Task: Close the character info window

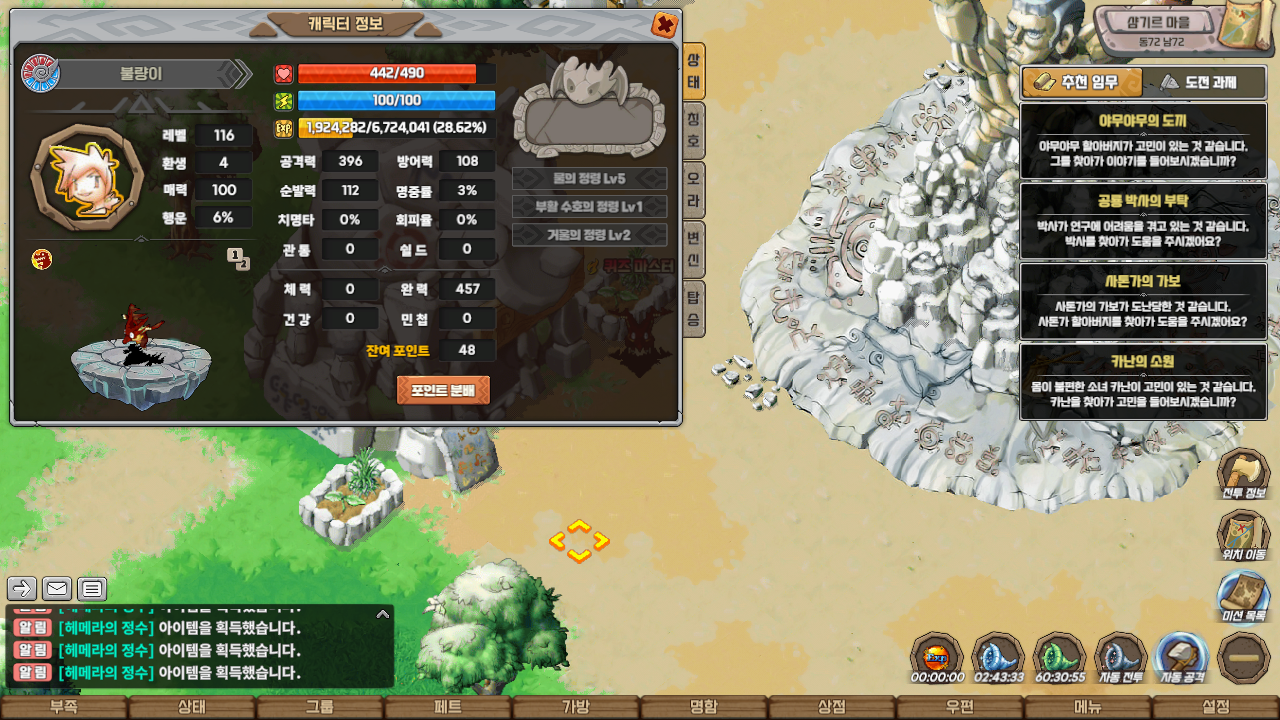Action: point(664,25)
